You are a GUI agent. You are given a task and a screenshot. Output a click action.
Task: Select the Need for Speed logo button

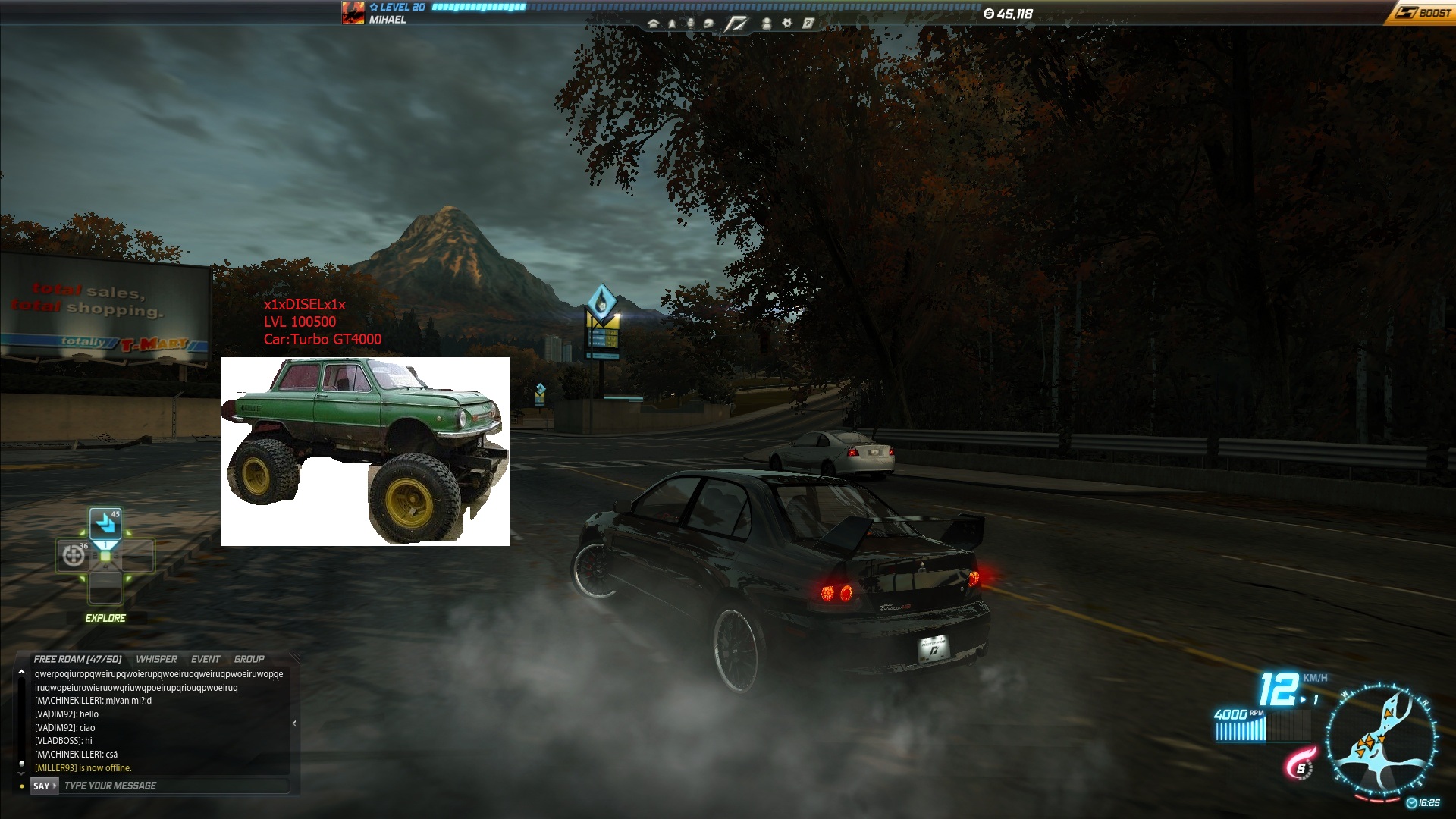click(x=736, y=24)
